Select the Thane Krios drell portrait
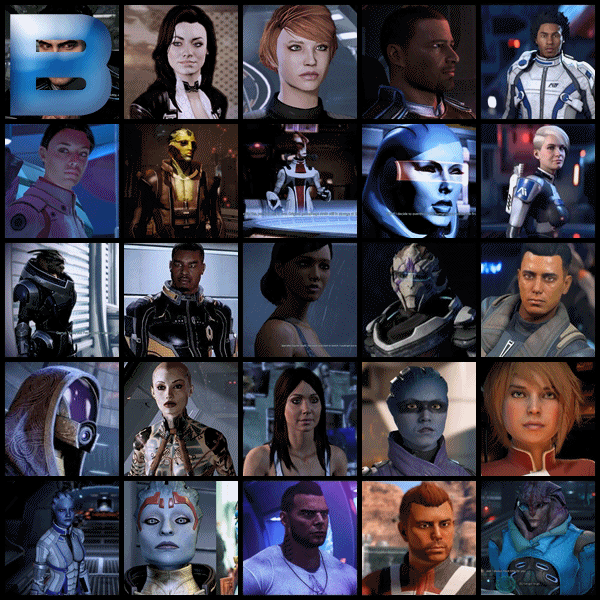Image resolution: width=600 pixels, height=600 pixels. [x=181, y=181]
